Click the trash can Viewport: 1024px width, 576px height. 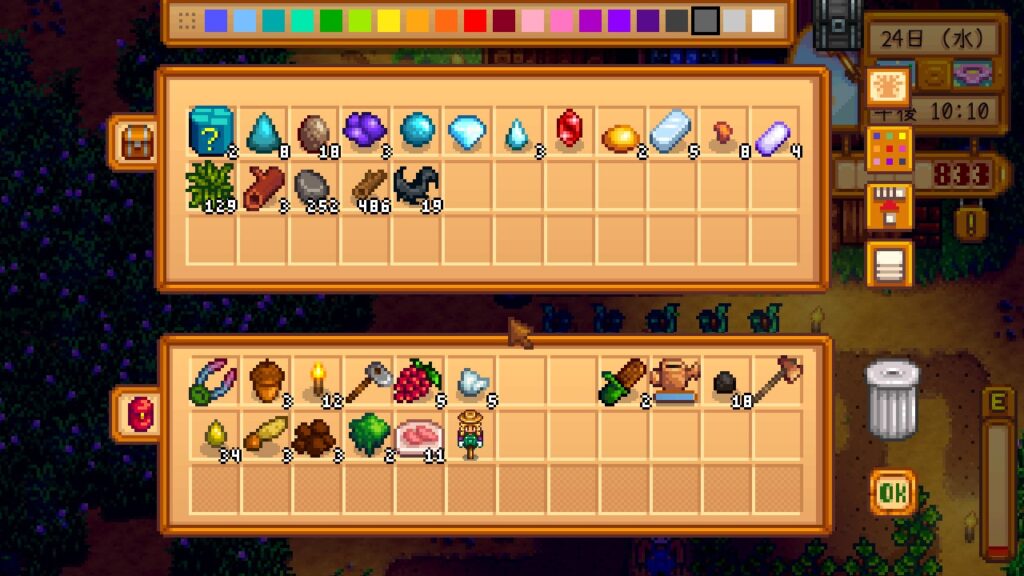pos(891,398)
